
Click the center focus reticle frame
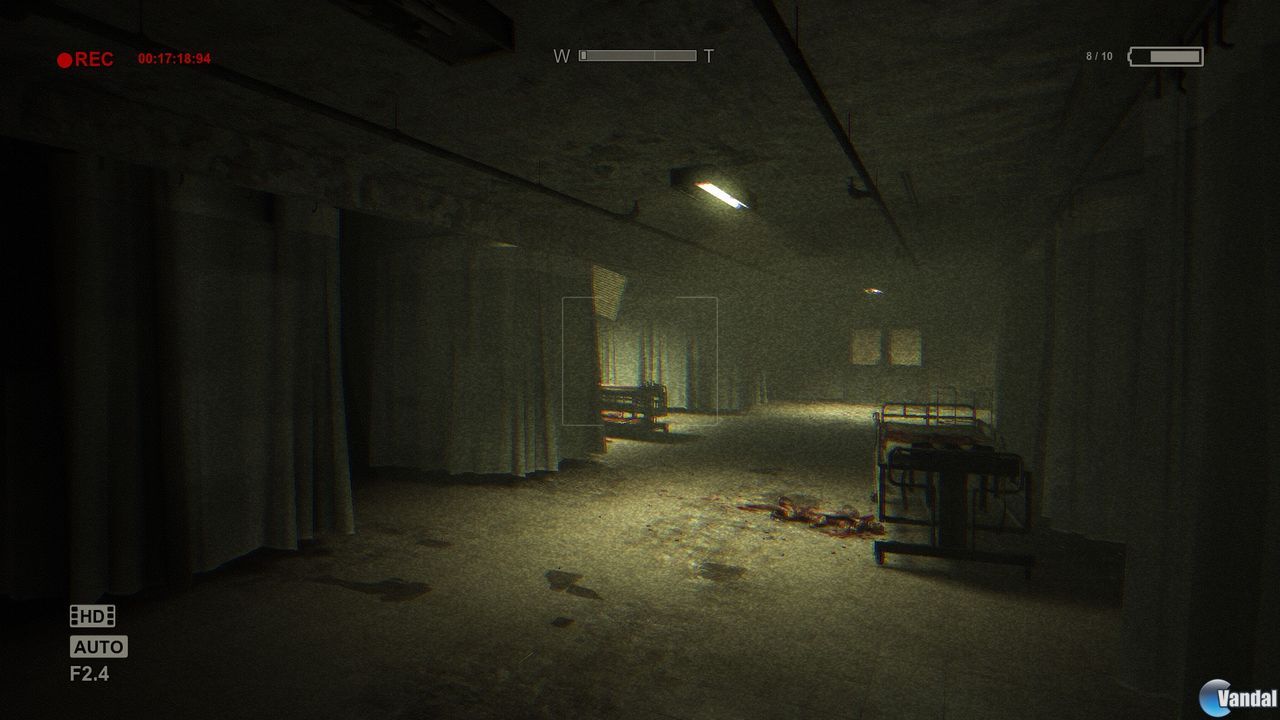tap(641, 360)
